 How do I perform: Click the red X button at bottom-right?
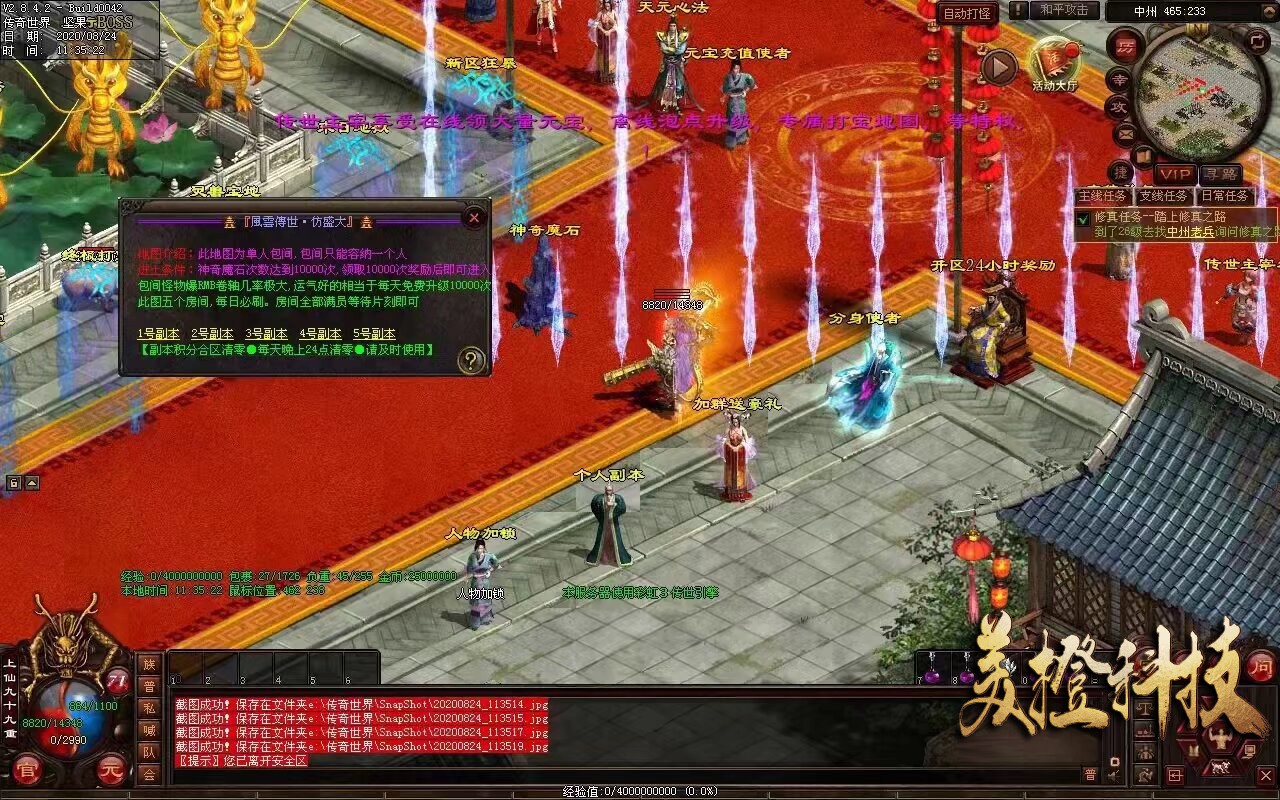click(x=1266, y=775)
